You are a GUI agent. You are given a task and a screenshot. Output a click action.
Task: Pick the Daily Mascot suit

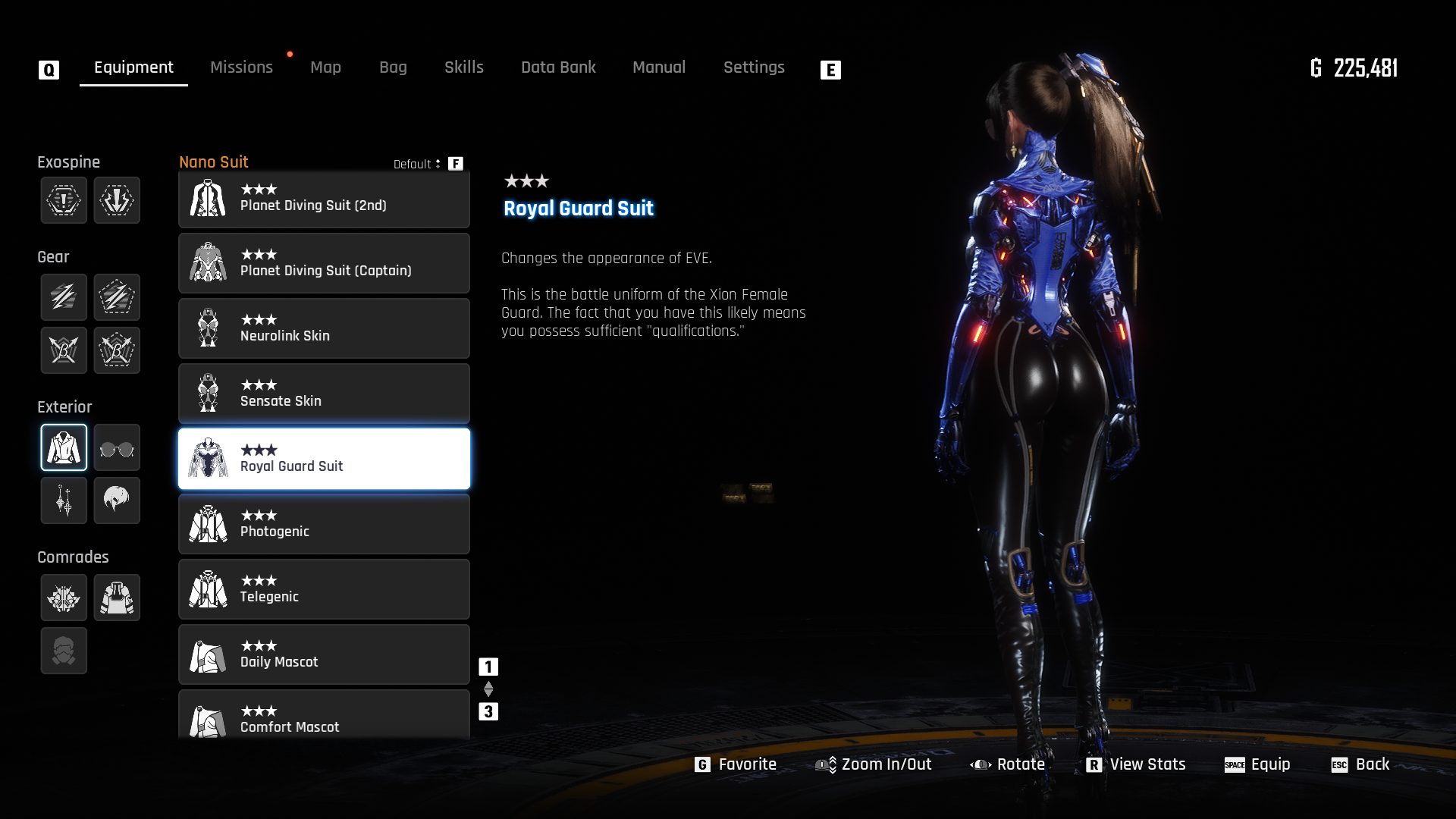click(324, 654)
